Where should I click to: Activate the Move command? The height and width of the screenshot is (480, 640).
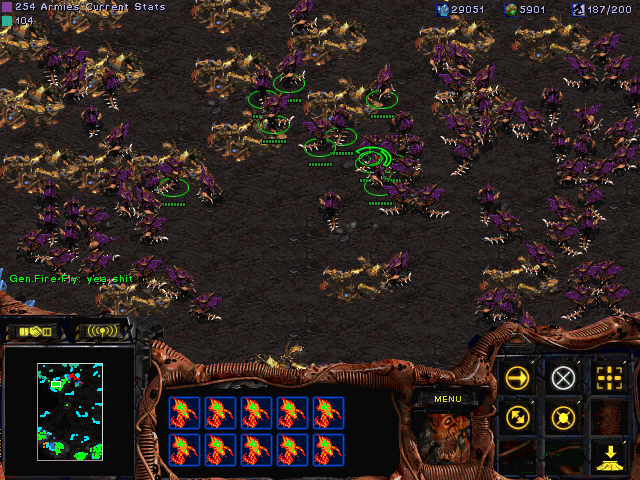point(518,378)
